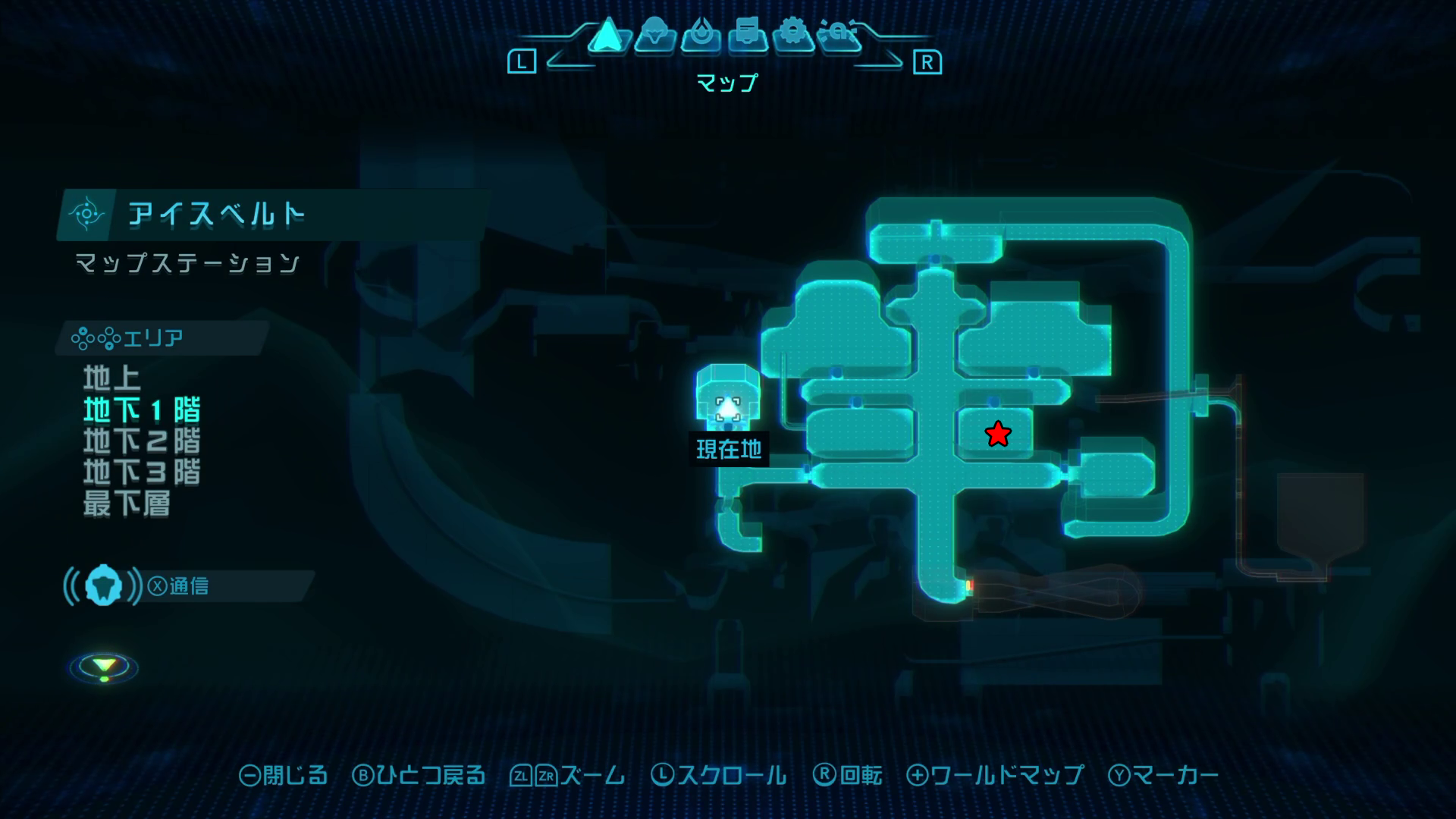Select the 現在地 current location marker
The image size is (1456, 819).
[728, 409]
